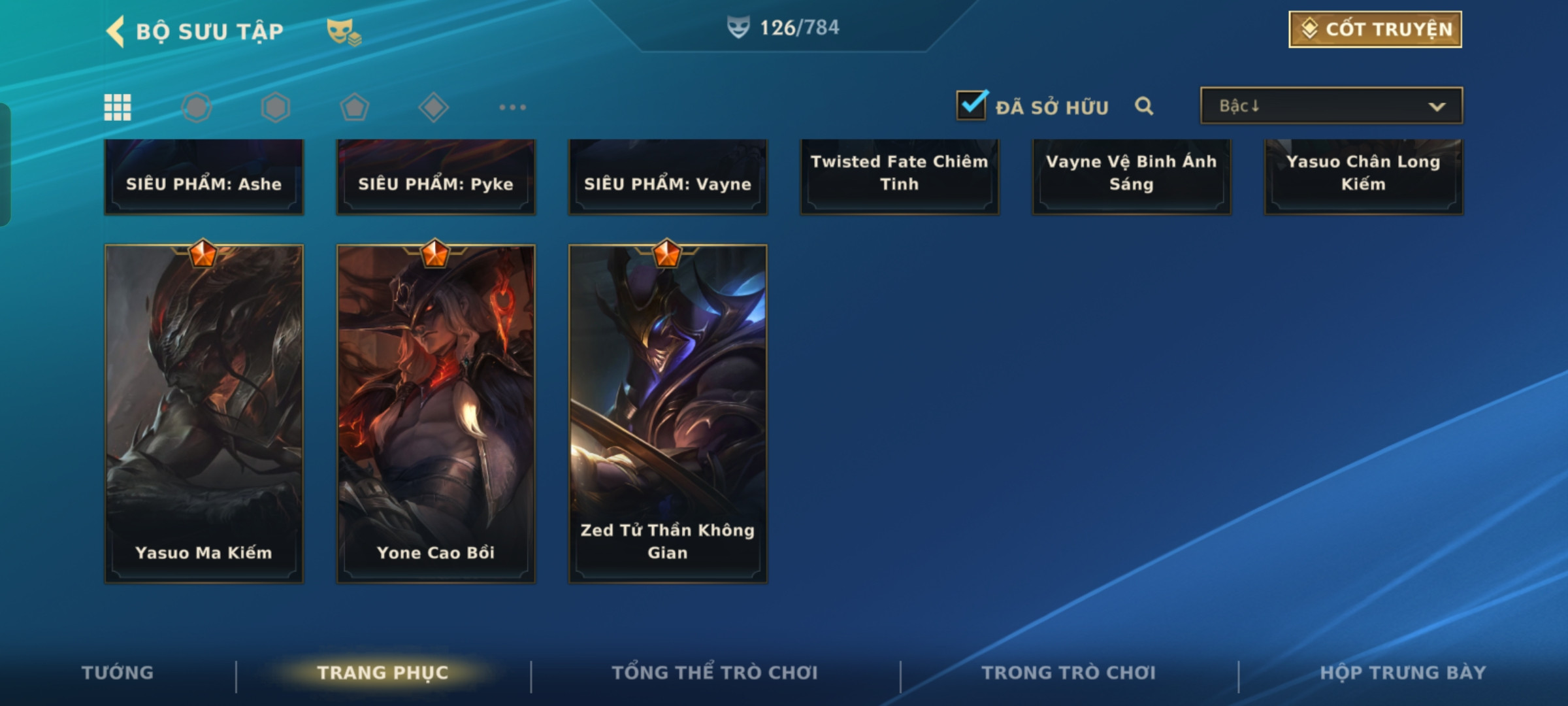Go to the Hộp Trưng Bày tab
The width and height of the screenshot is (1568, 706).
[1403, 673]
